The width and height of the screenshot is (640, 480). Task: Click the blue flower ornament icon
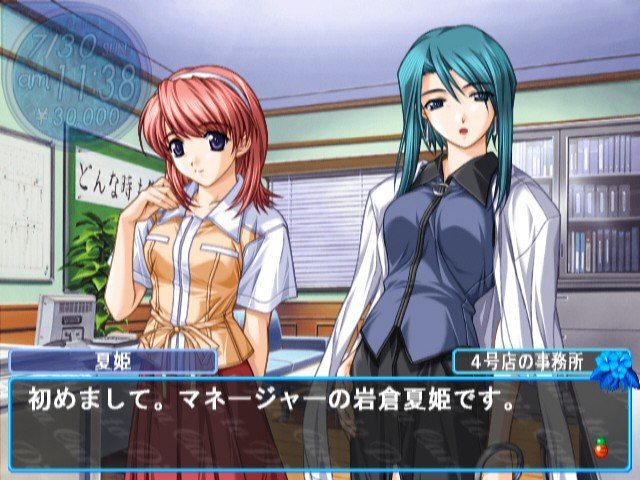610,371
